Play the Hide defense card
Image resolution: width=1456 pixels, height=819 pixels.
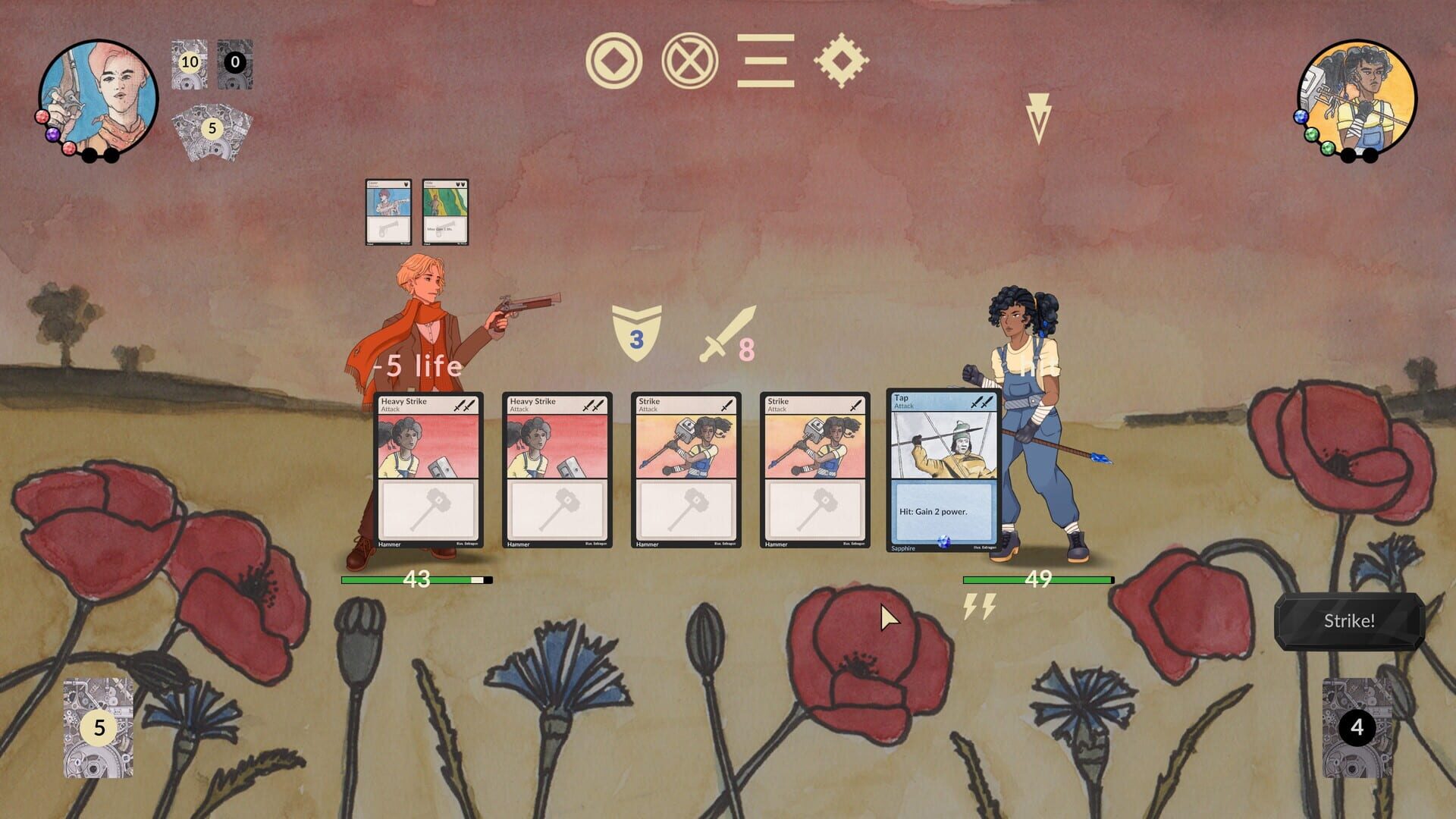(444, 214)
